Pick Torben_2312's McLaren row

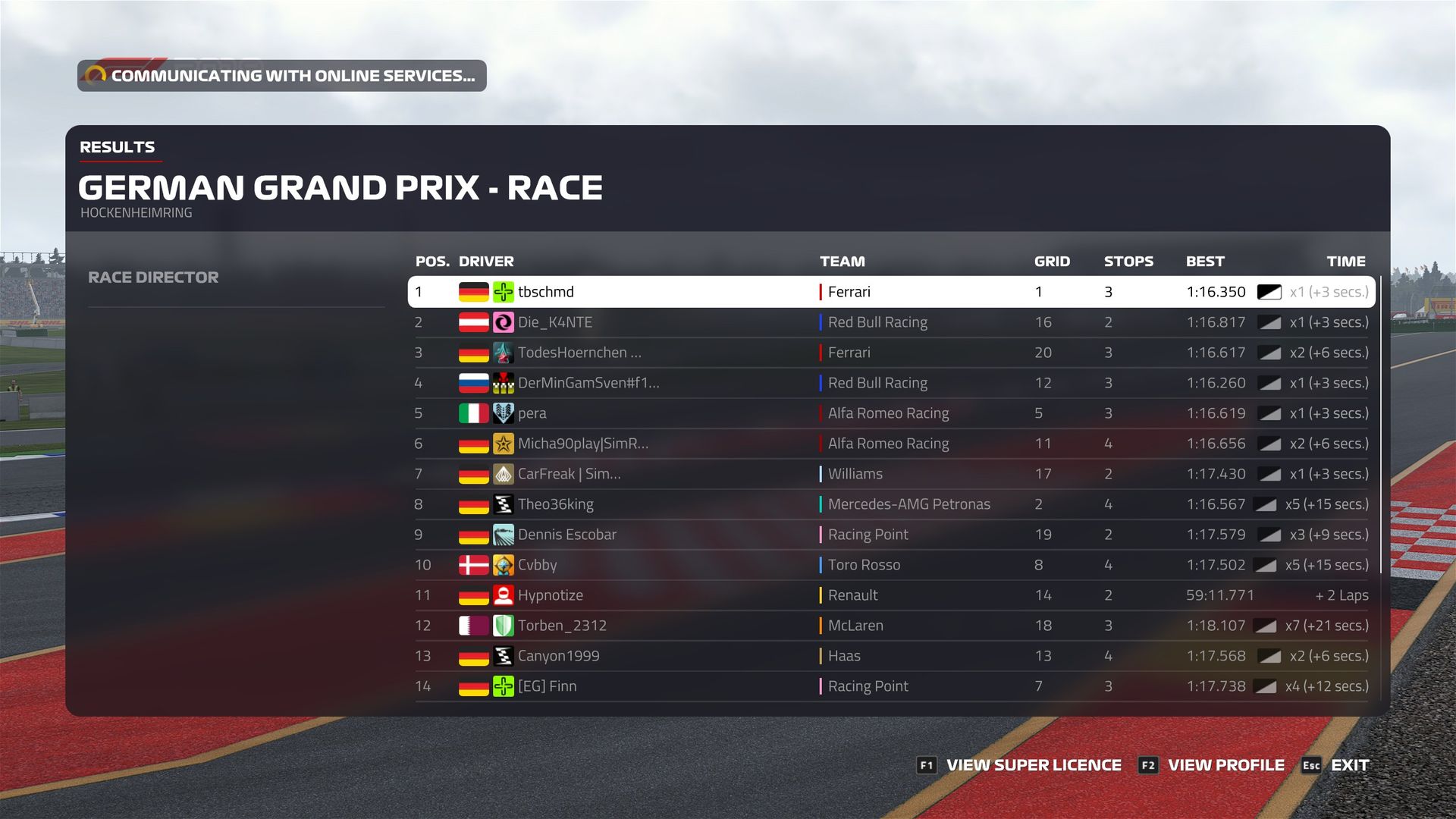pyautogui.click(x=891, y=626)
